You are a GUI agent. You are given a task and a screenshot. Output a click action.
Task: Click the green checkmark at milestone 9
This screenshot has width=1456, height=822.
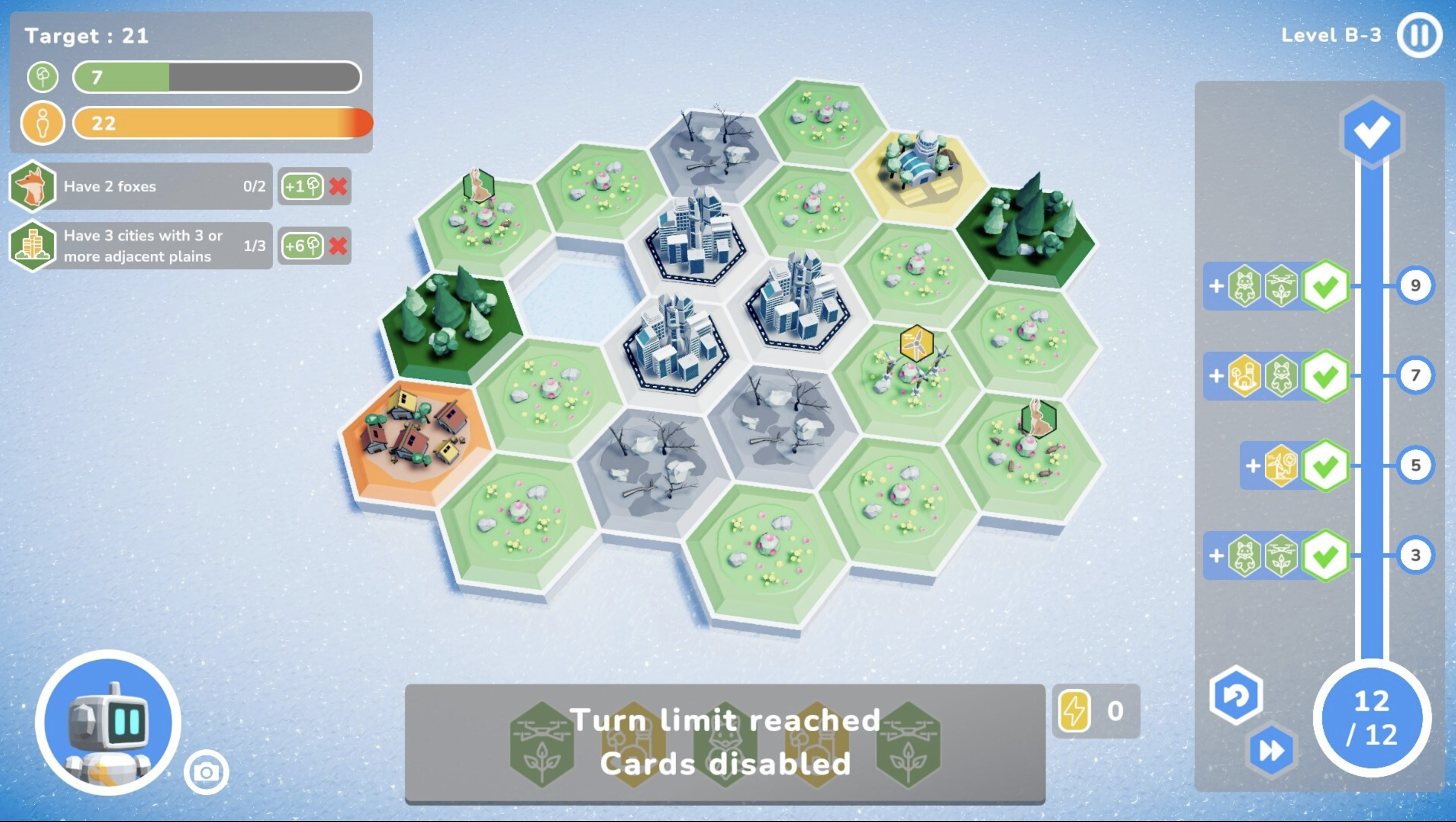point(1325,285)
